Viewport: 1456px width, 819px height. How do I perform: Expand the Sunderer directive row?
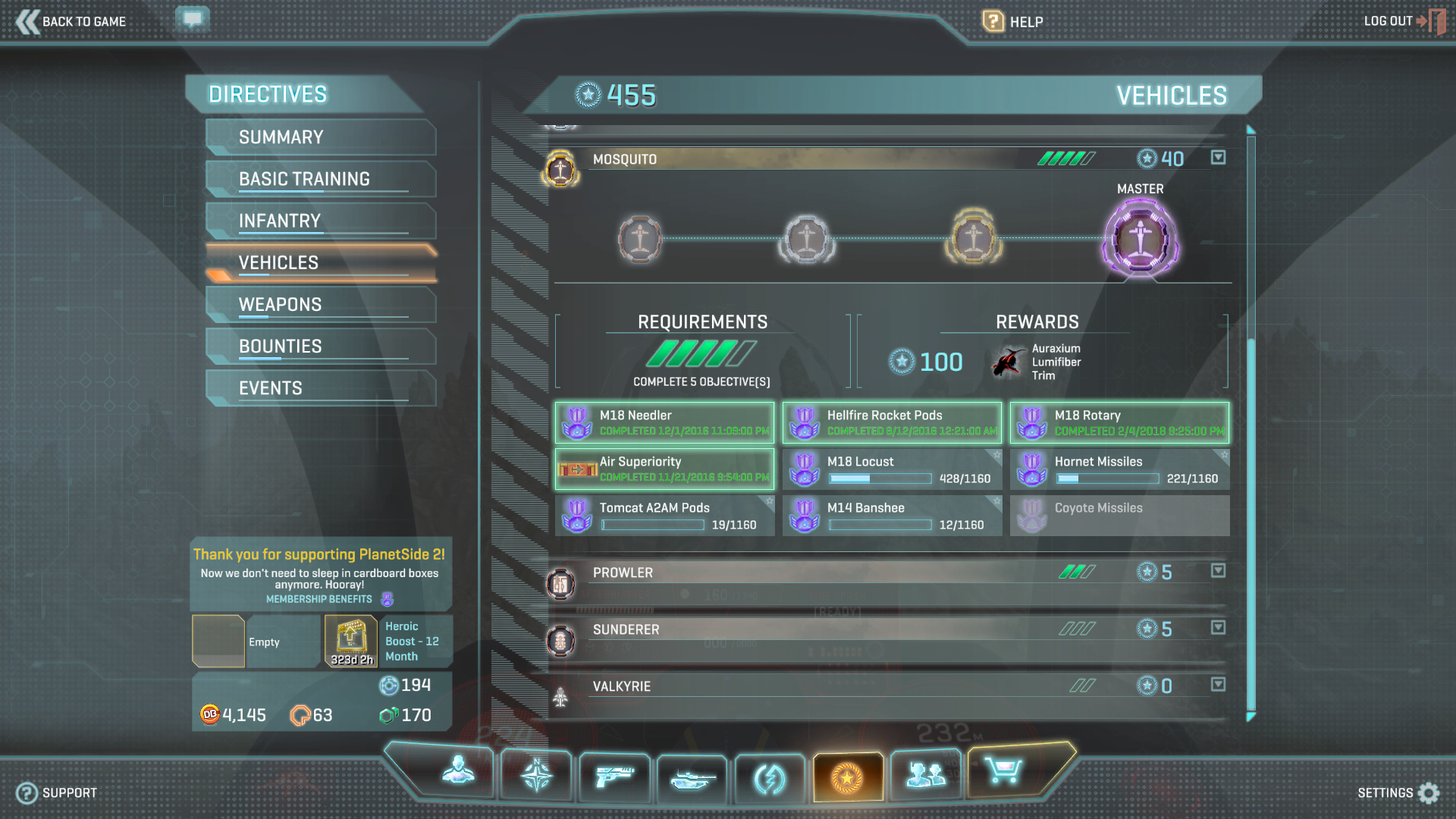pyautogui.click(x=1219, y=628)
